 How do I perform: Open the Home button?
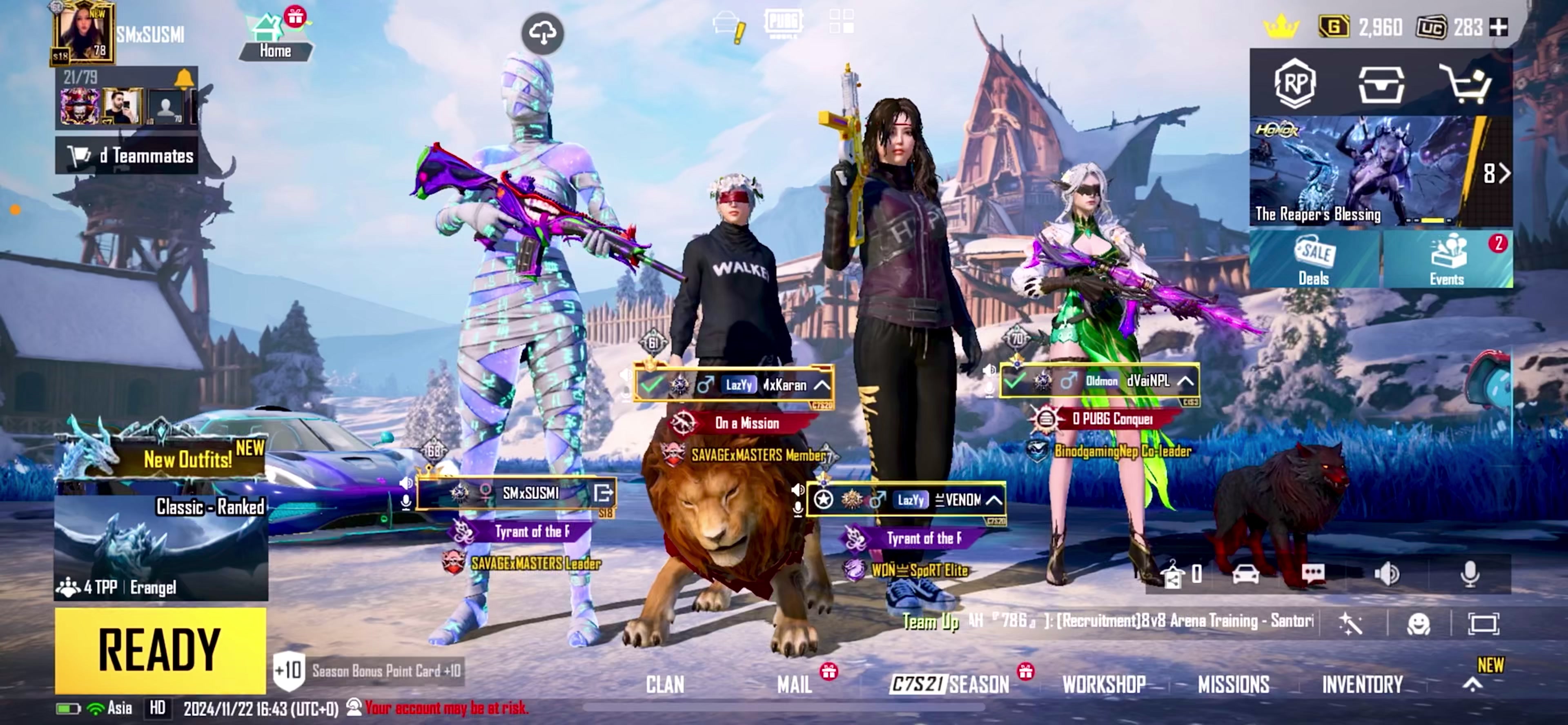[275, 38]
